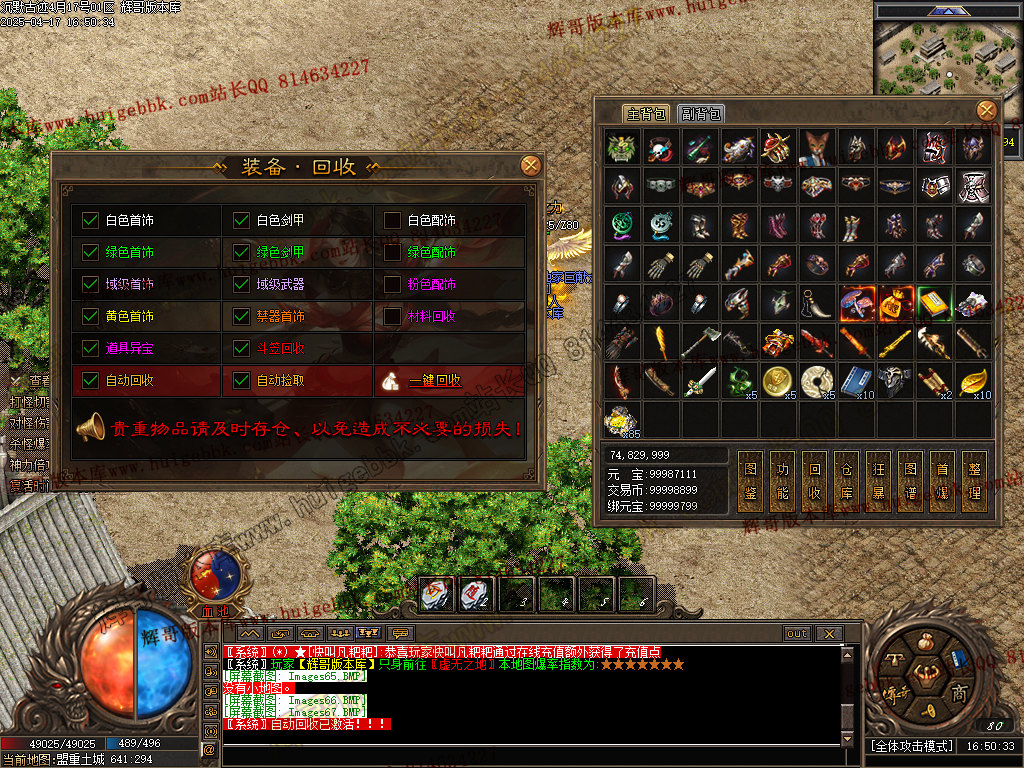Open the 仓库 warehouse from the bag
Screen dimensions: 1024x768
coord(847,481)
